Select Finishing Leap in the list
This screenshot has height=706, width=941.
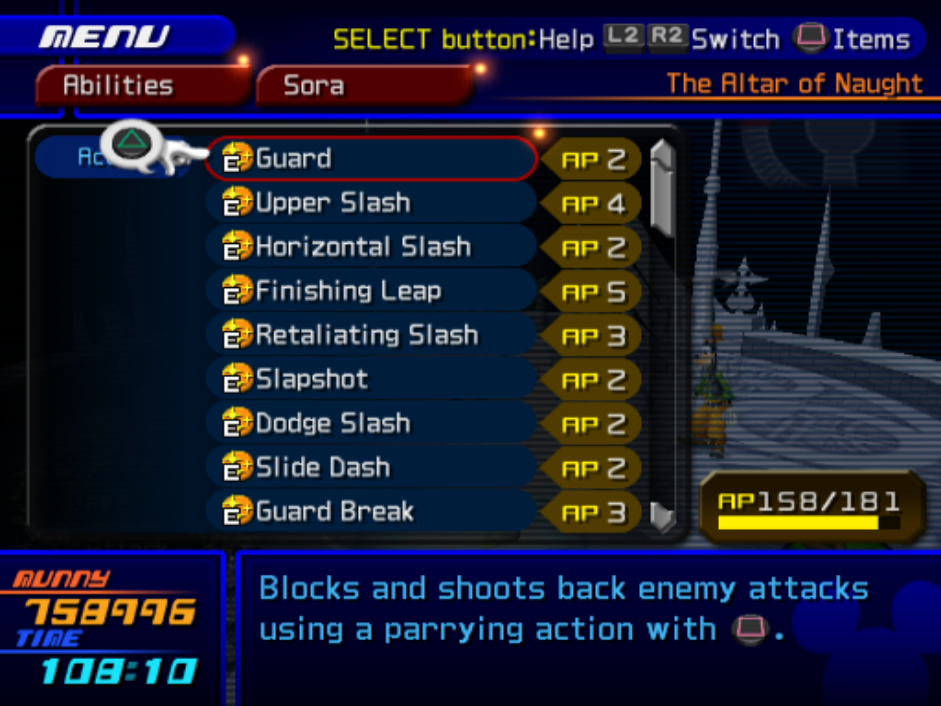point(370,291)
